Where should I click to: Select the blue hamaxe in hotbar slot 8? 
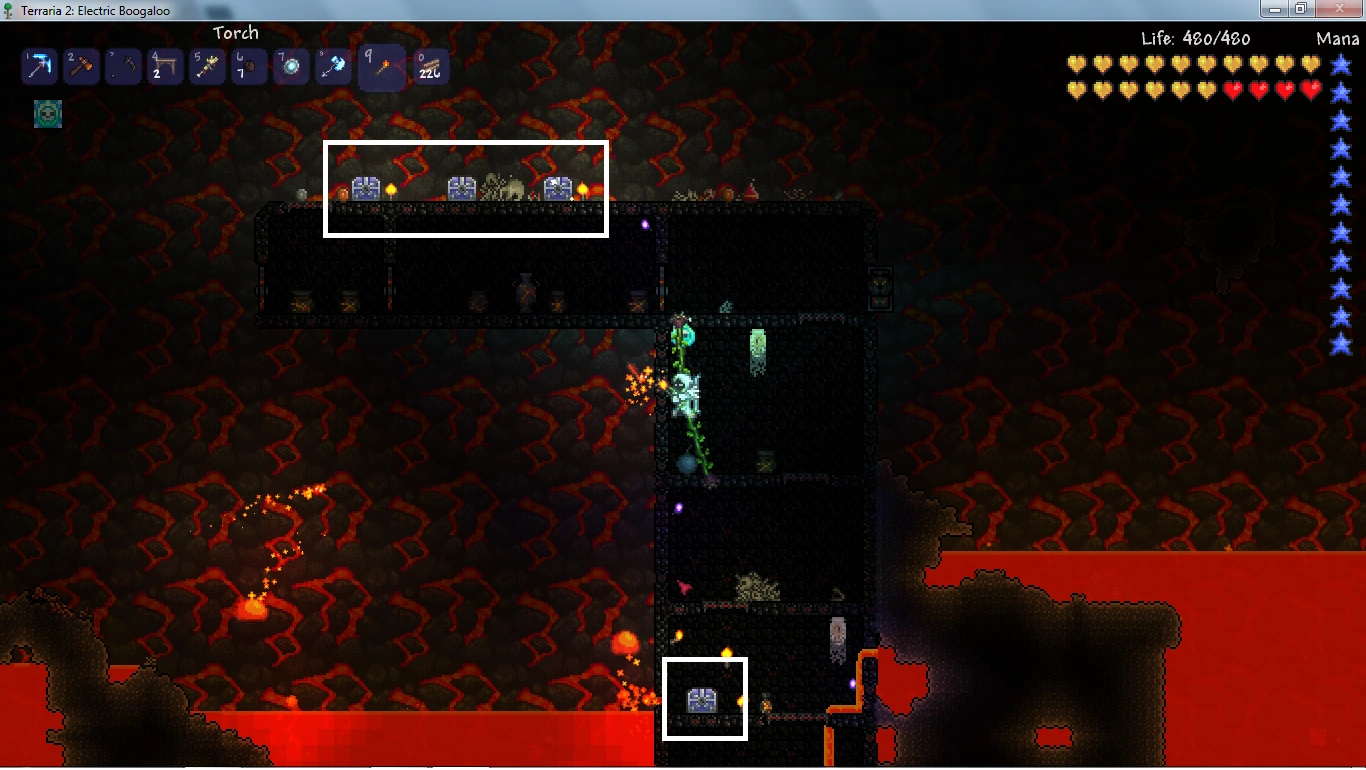[332, 66]
